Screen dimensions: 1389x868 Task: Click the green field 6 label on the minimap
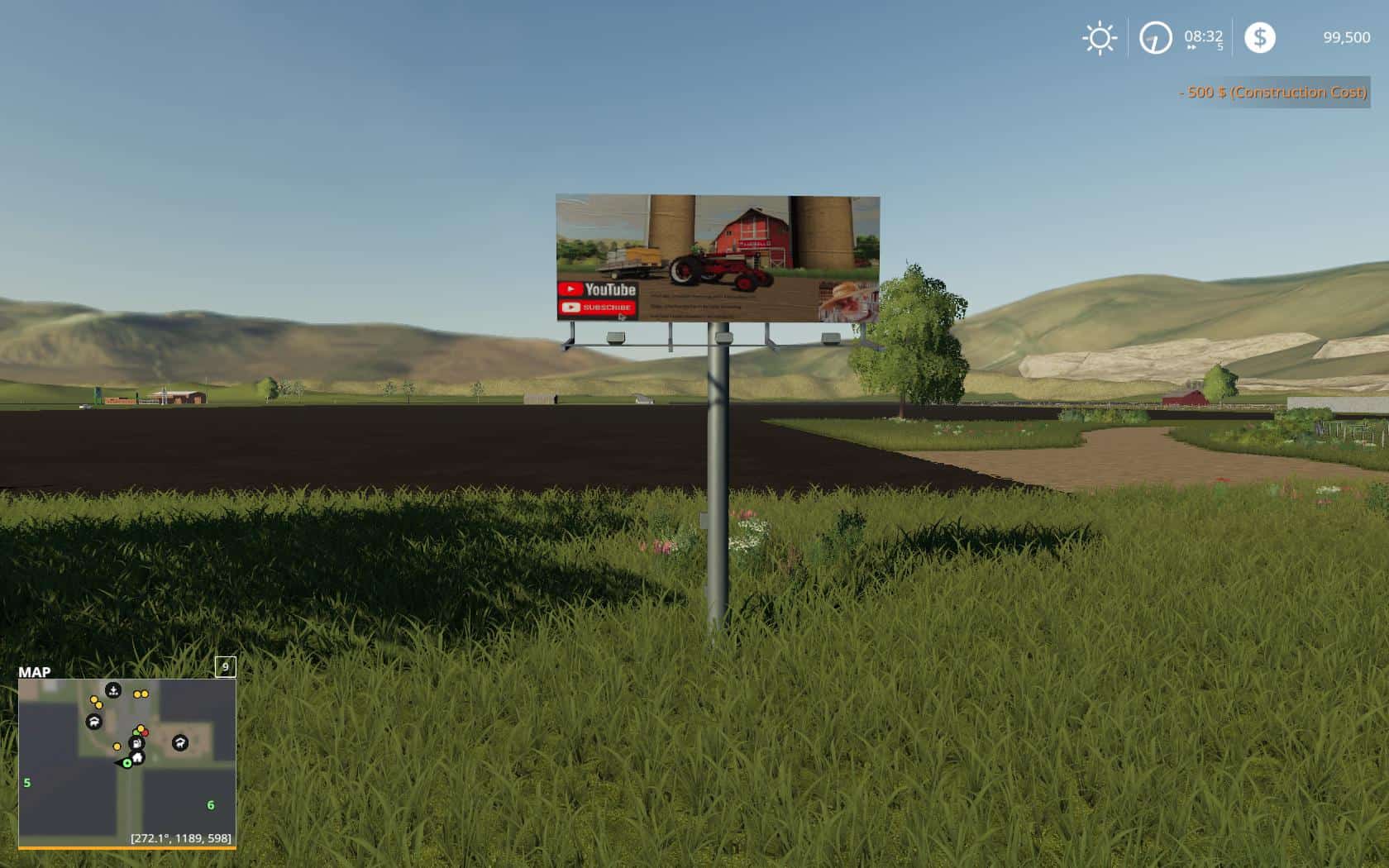pos(210,805)
